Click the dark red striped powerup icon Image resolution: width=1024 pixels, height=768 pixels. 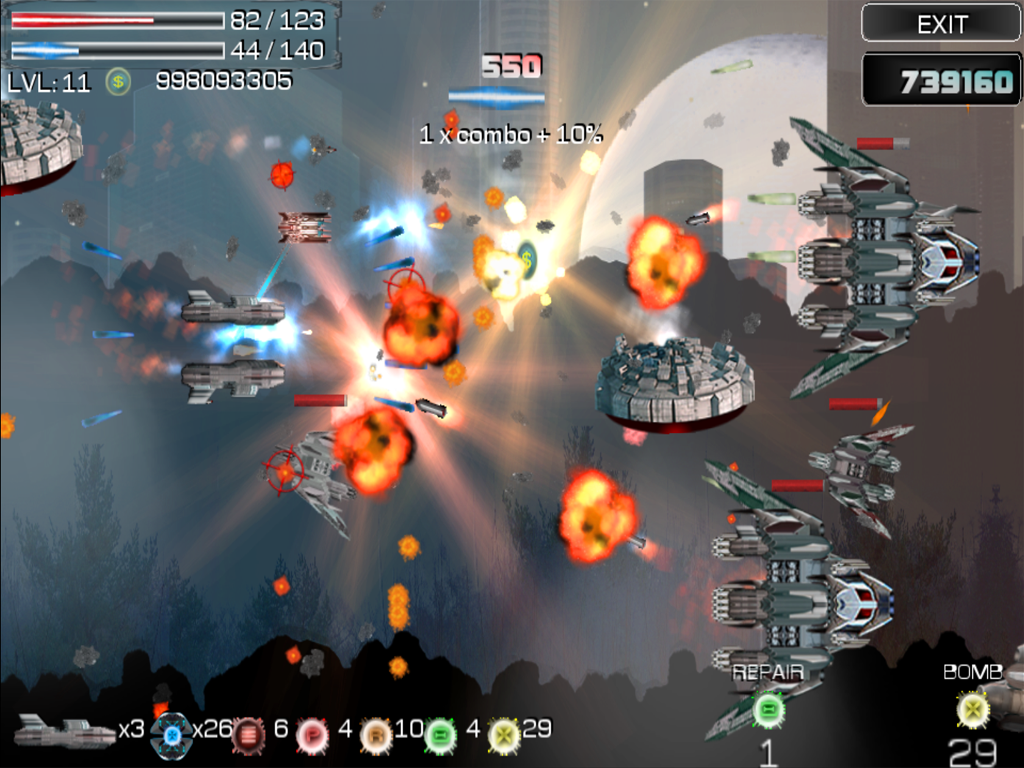(248, 735)
